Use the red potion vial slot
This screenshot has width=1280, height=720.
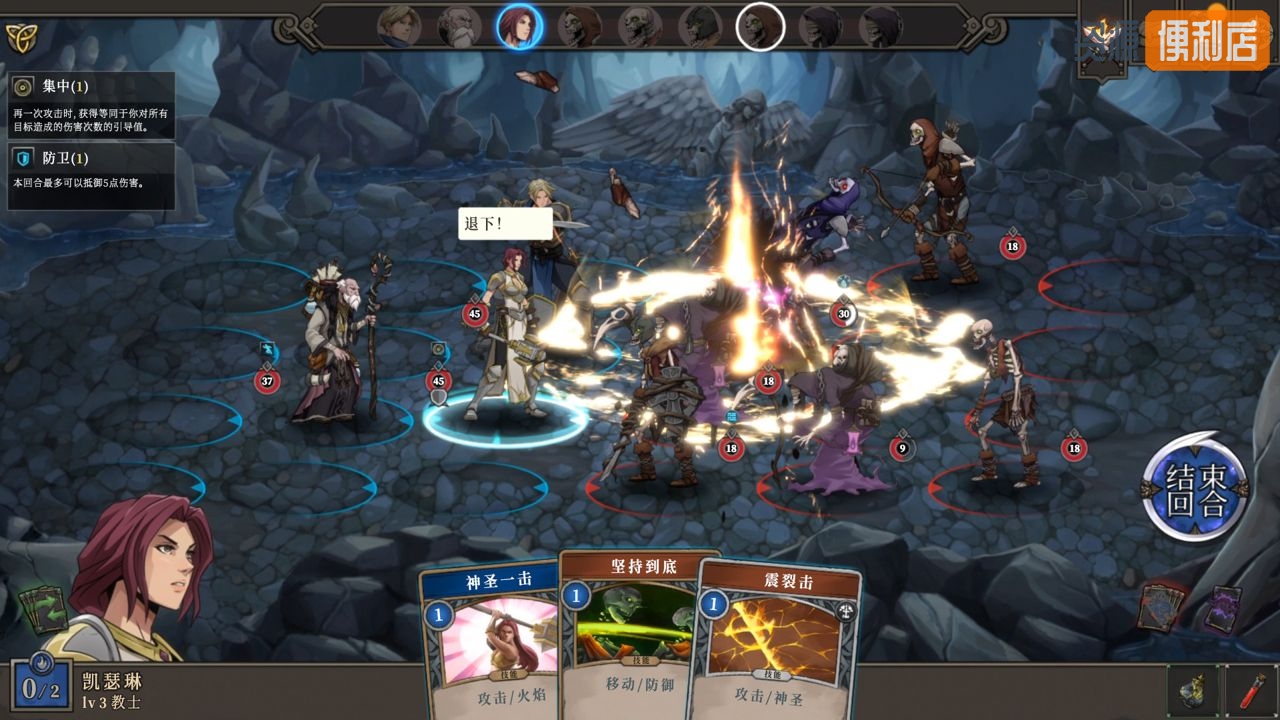[1253, 690]
